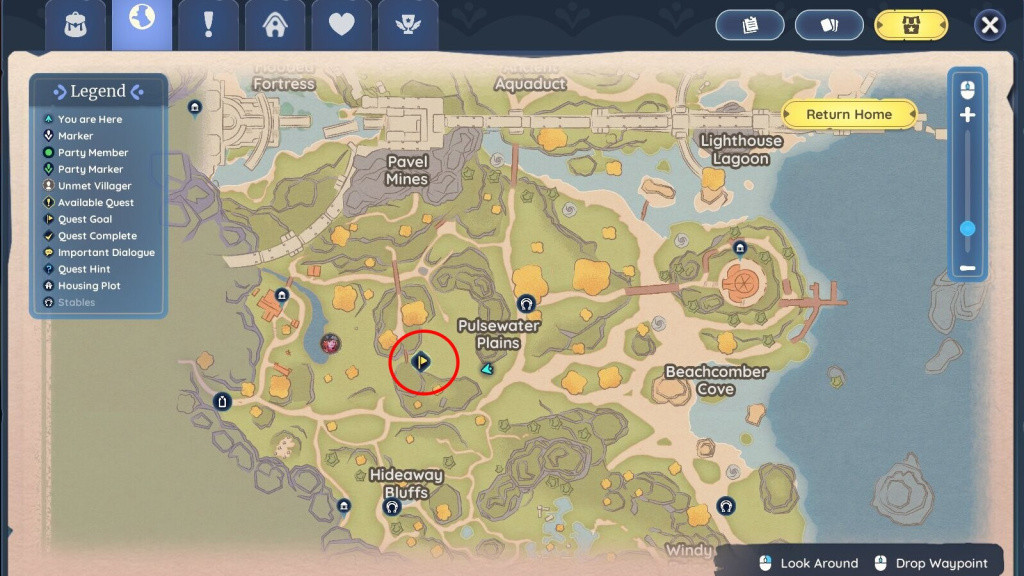This screenshot has width=1024, height=576.
Task: Select the circled Quest Goal map marker
Action: click(x=422, y=360)
